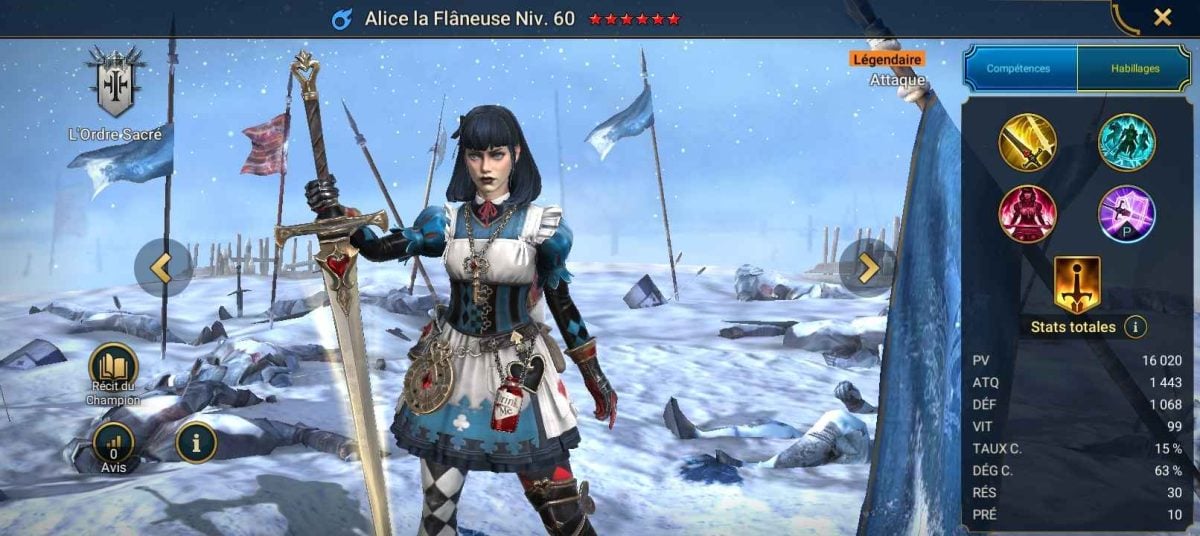View the purple passive skill icon
Screen dimensions: 1200x536
coord(1127,214)
